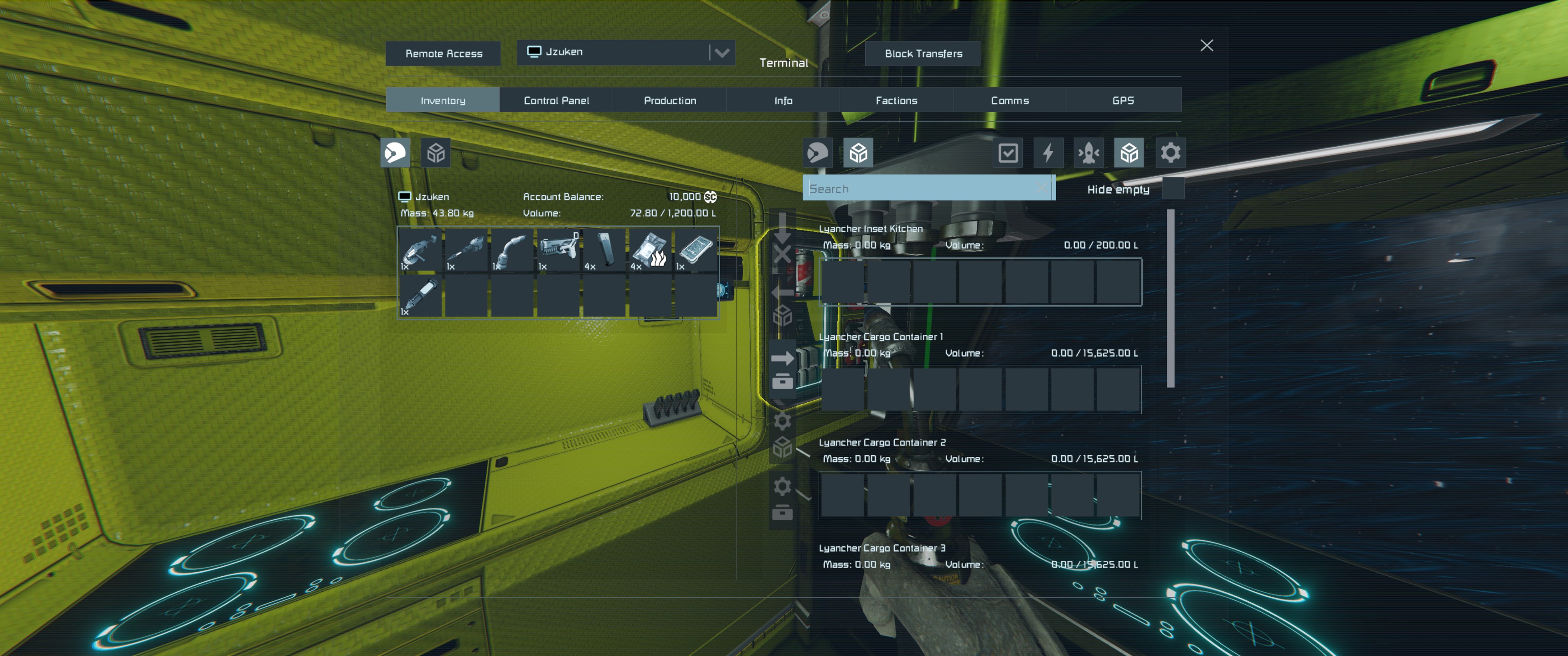The height and width of the screenshot is (656, 1568).
Task: Select the angle grinder inventory slot
Action: 420,250
